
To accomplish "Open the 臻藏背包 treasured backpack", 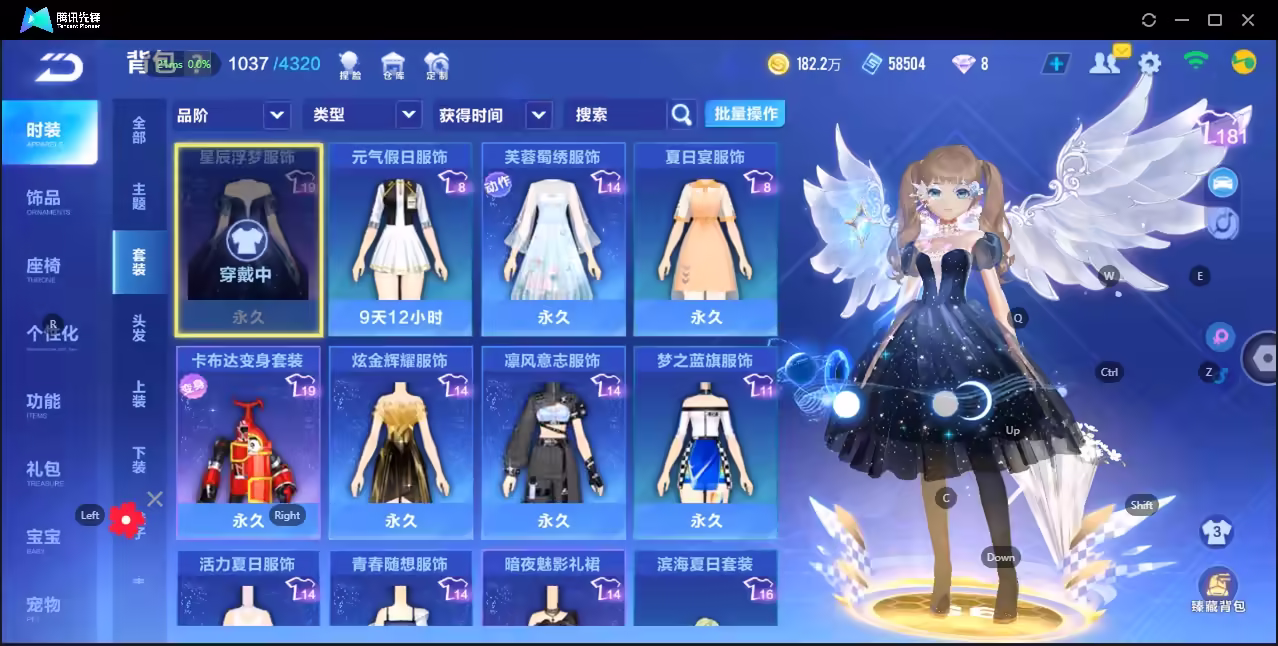I will click(1217, 592).
